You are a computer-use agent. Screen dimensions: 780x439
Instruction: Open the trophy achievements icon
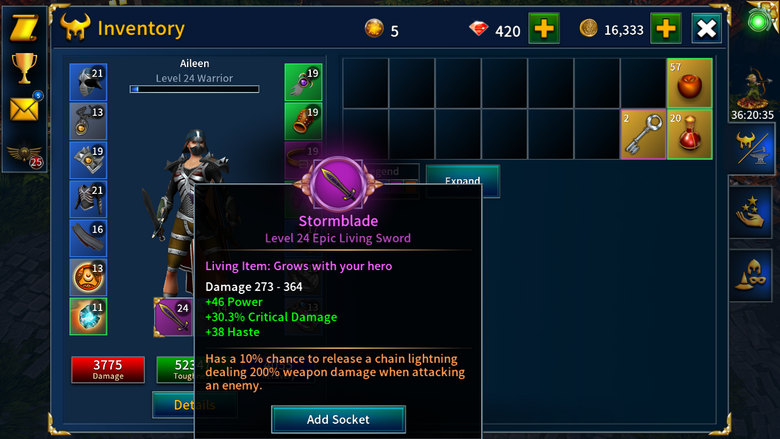pos(23,68)
